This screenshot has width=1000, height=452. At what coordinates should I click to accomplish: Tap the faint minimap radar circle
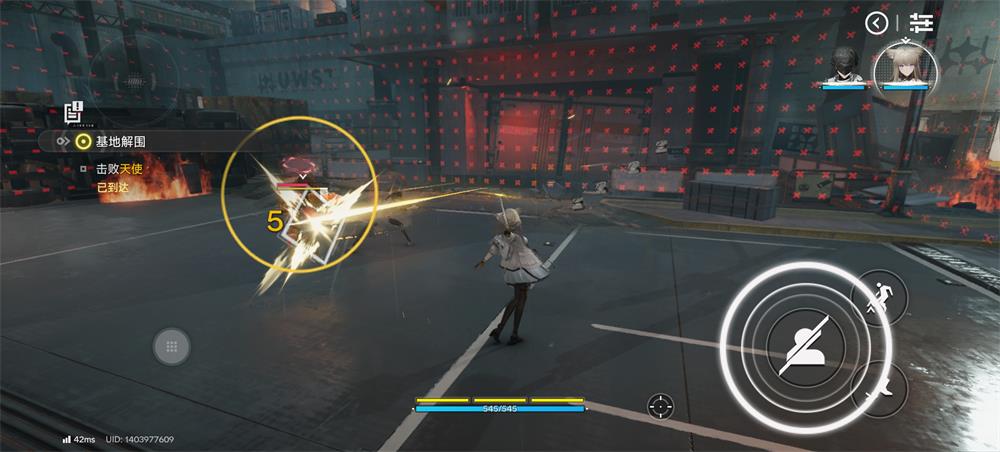pos(133,72)
